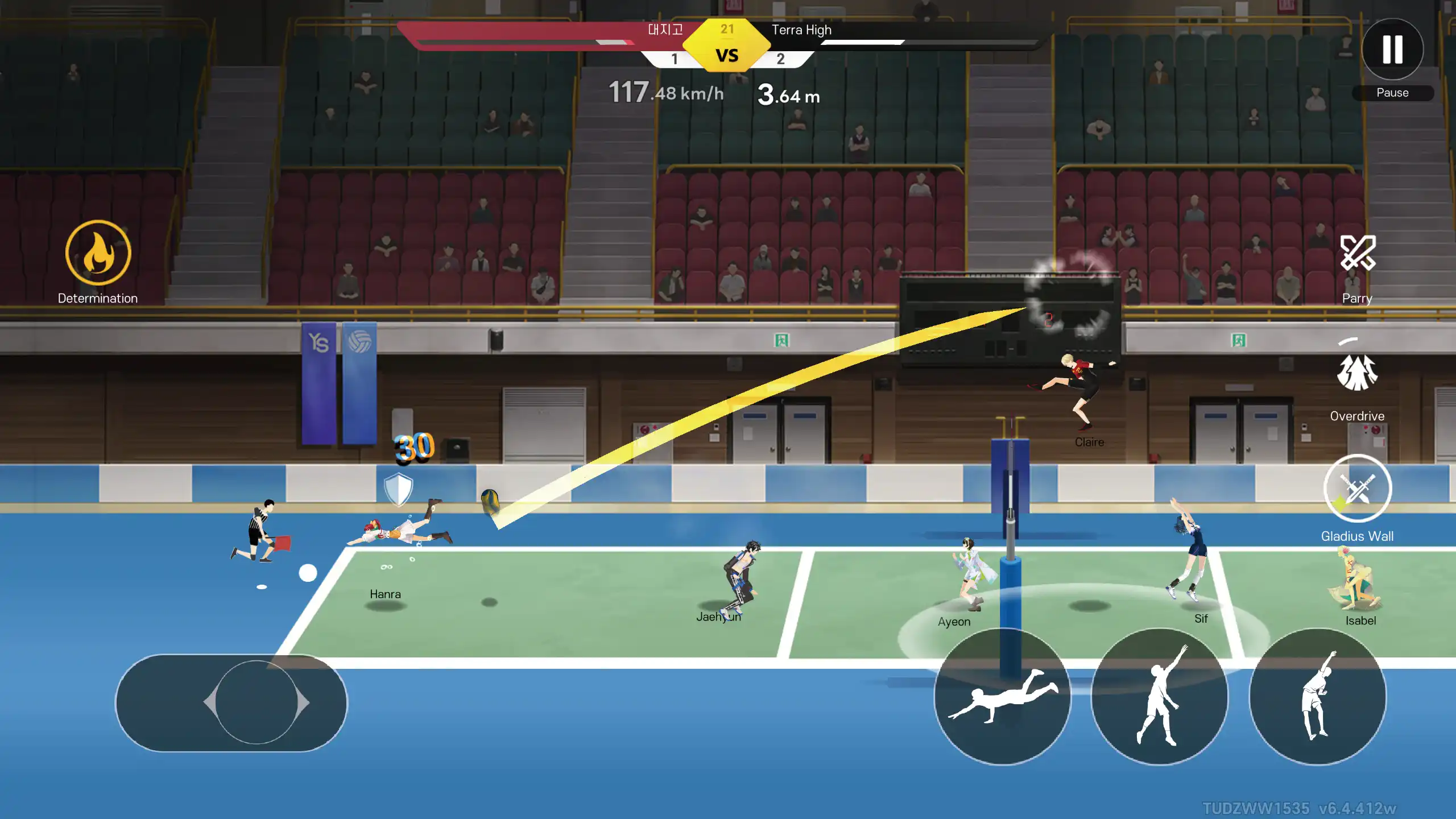Tap the toss action button

1160,702
